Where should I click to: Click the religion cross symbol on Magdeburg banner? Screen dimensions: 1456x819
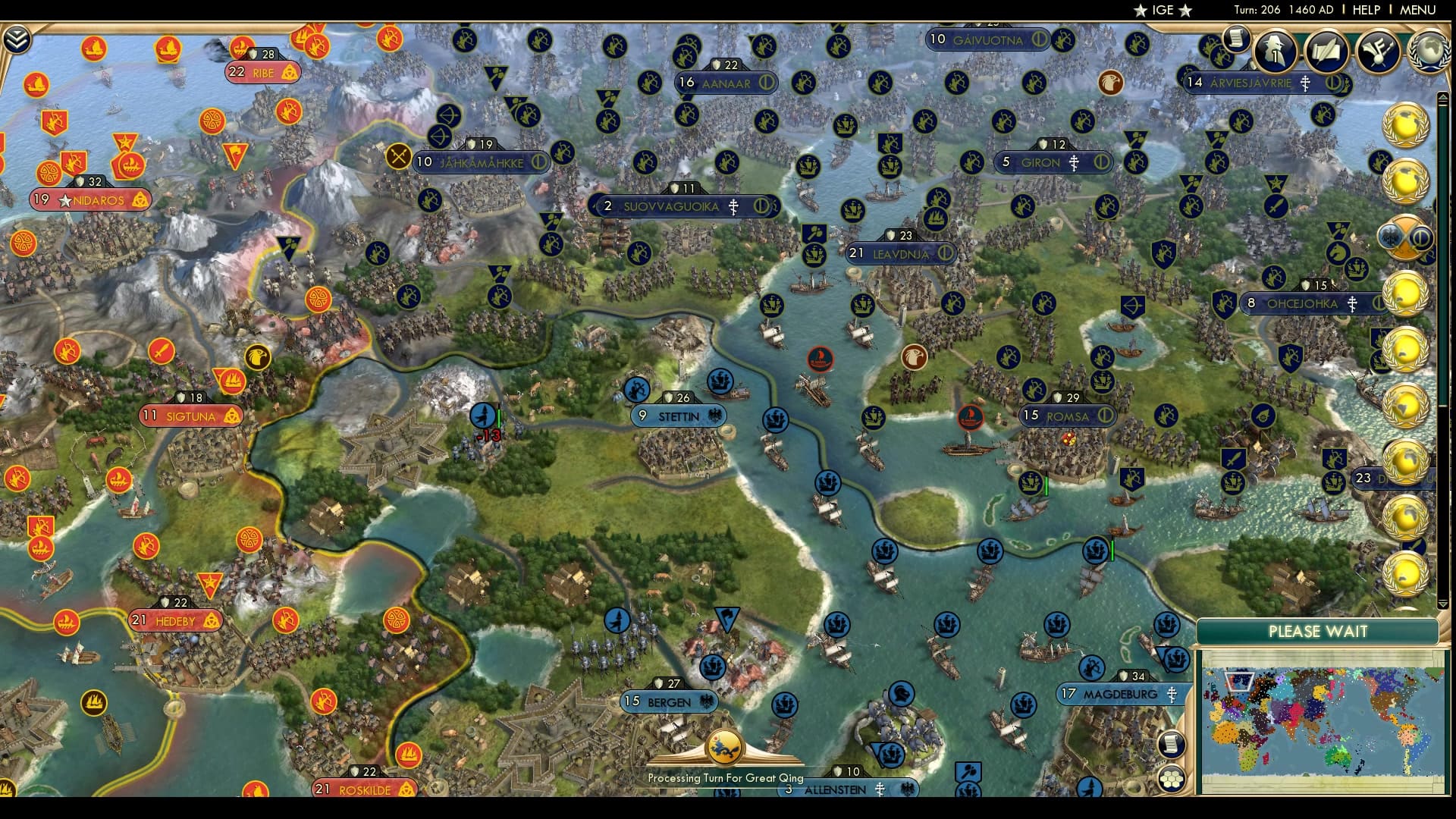pos(1172,693)
